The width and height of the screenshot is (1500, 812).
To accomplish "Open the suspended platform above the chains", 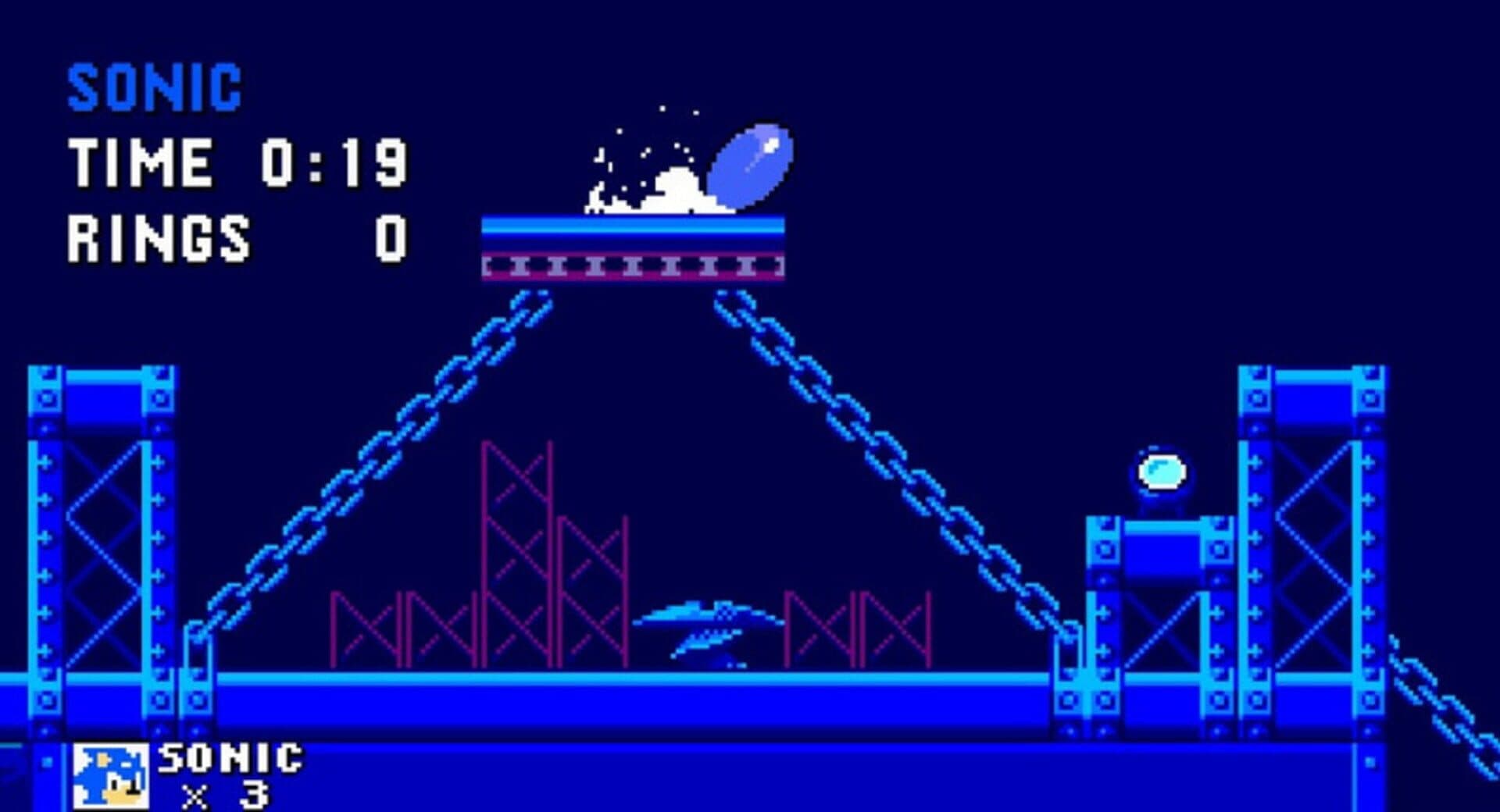I will [x=633, y=246].
